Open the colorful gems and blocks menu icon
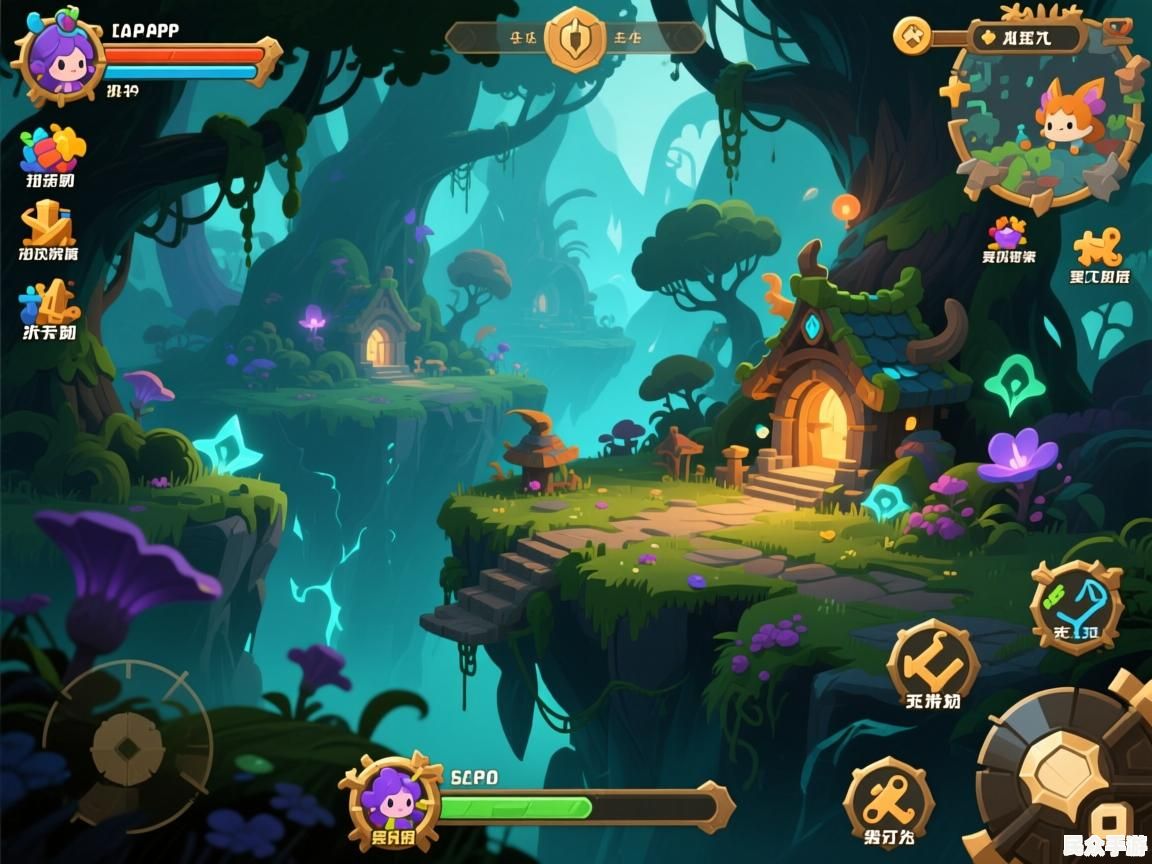The height and width of the screenshot is (864, 1152). coord(52,150)
